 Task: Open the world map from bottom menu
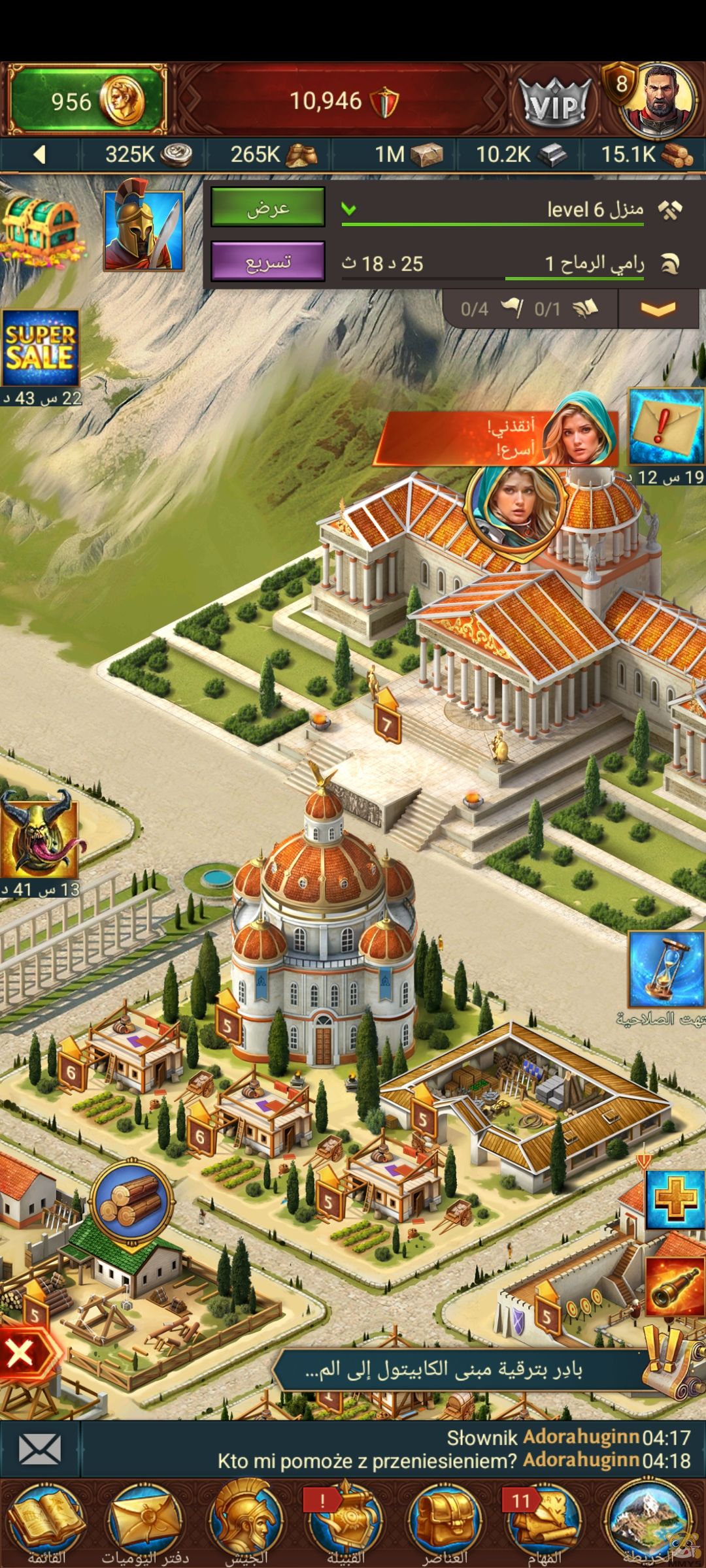click(x=648, y=1524)
